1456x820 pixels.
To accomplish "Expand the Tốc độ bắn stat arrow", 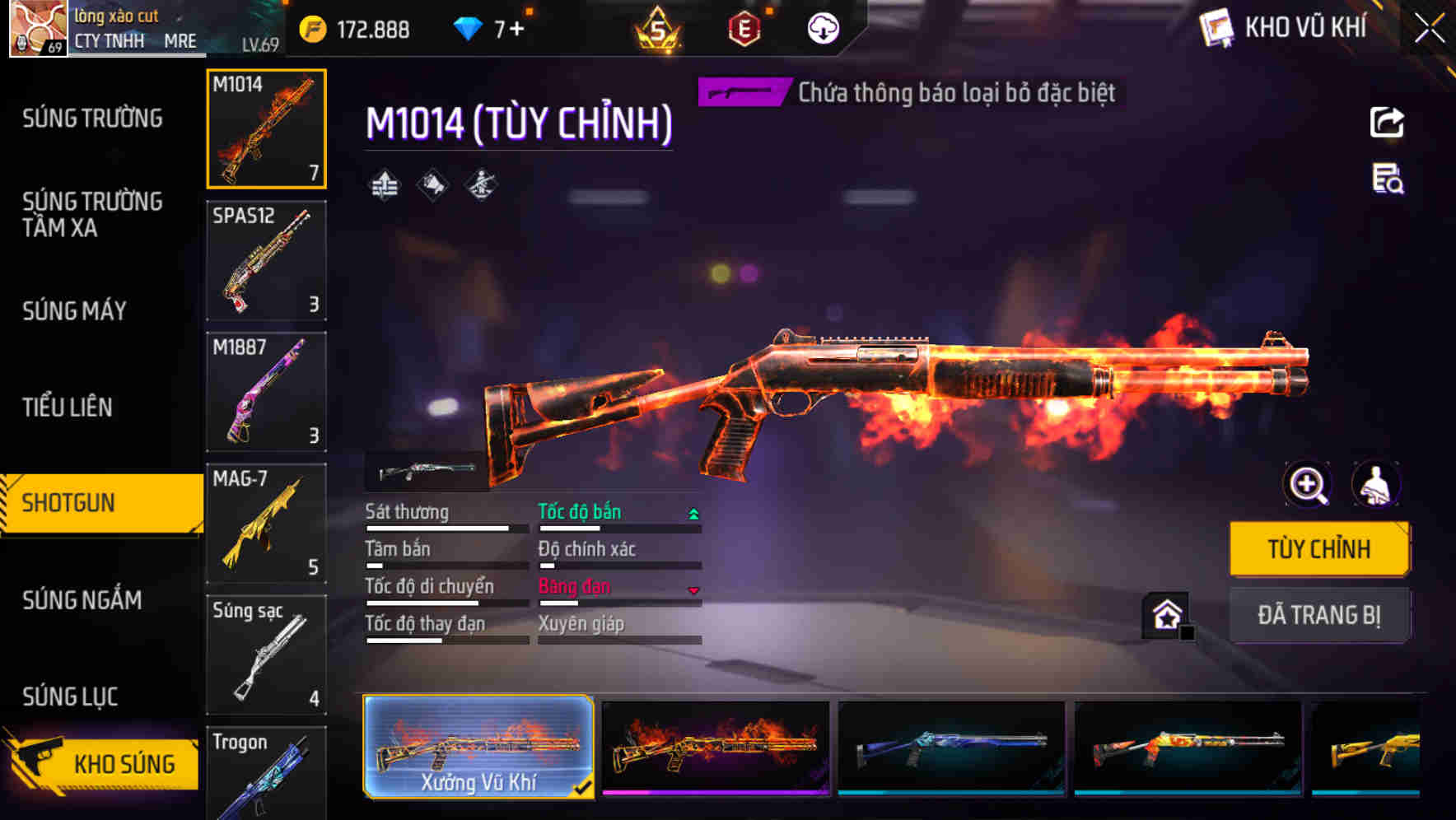I will (694, 512).
